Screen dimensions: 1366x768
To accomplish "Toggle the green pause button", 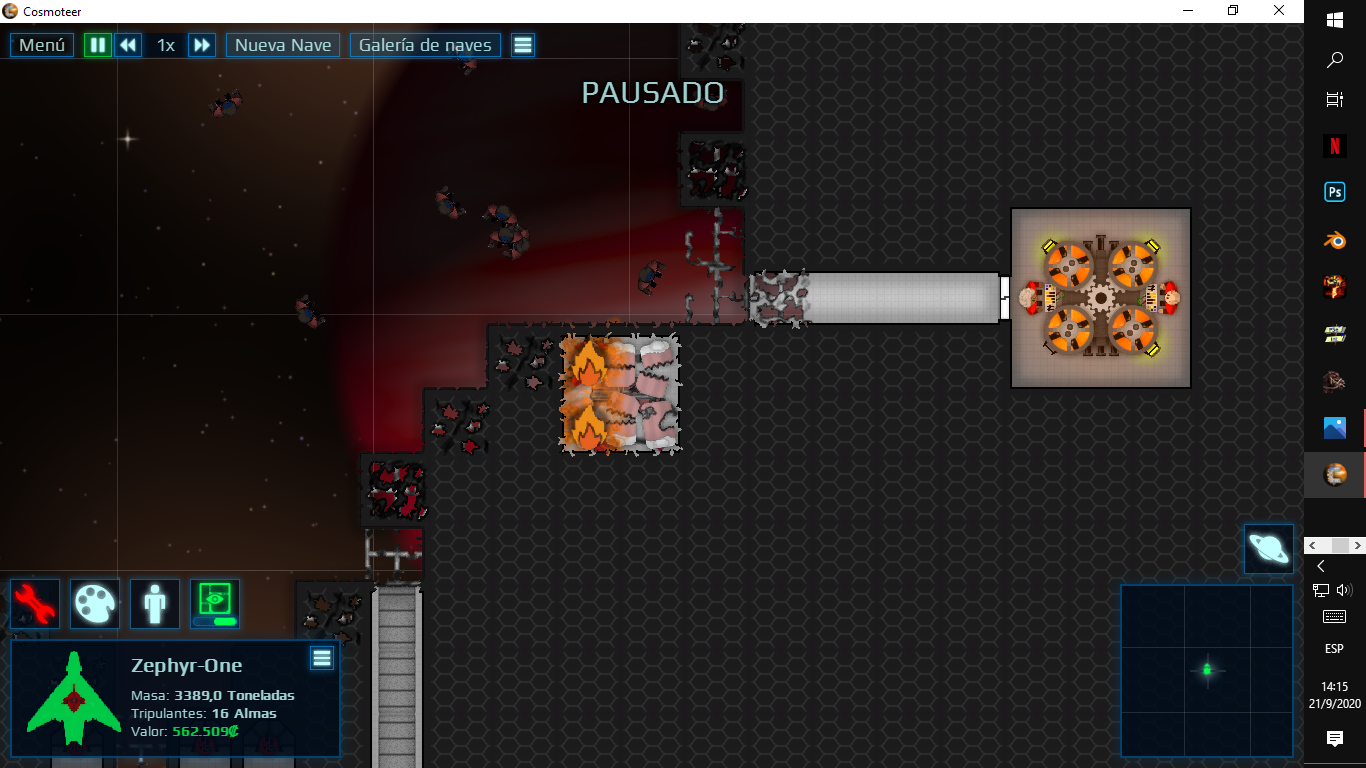I will pos(98,45).
